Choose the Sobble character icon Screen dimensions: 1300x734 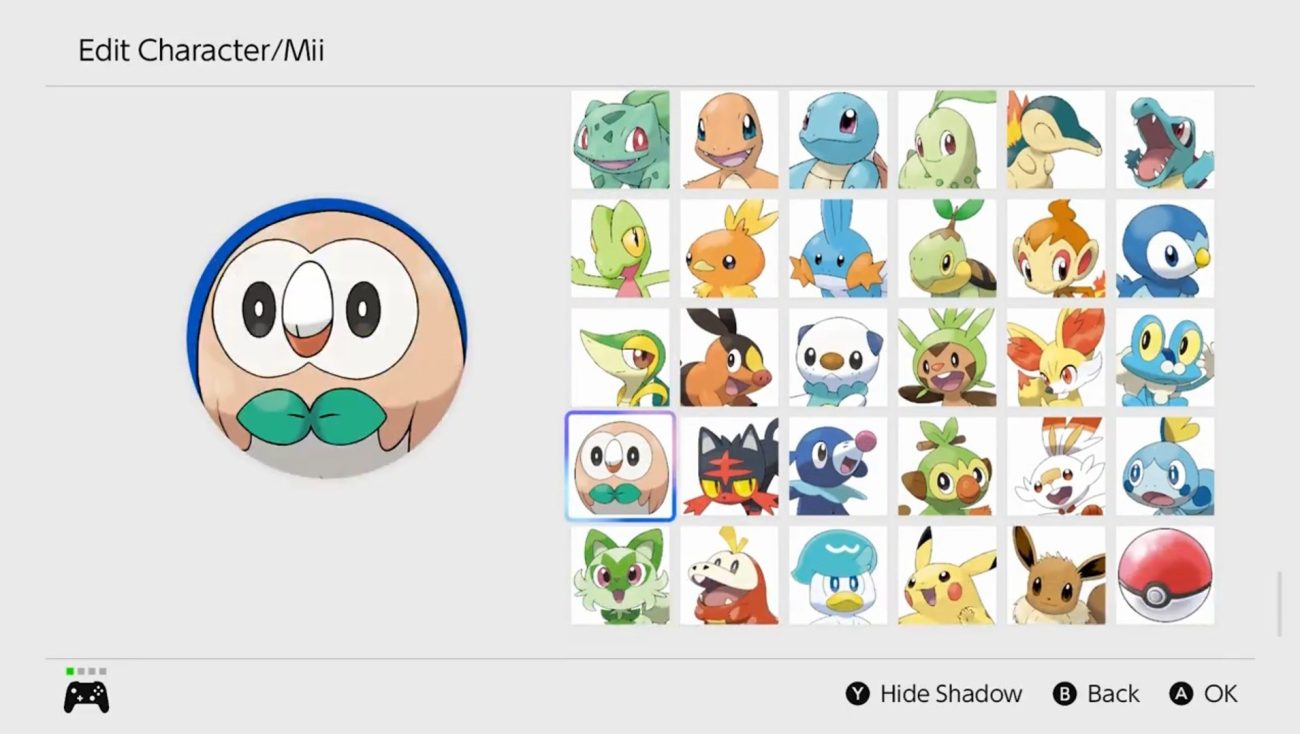[x=1165, y=466]
